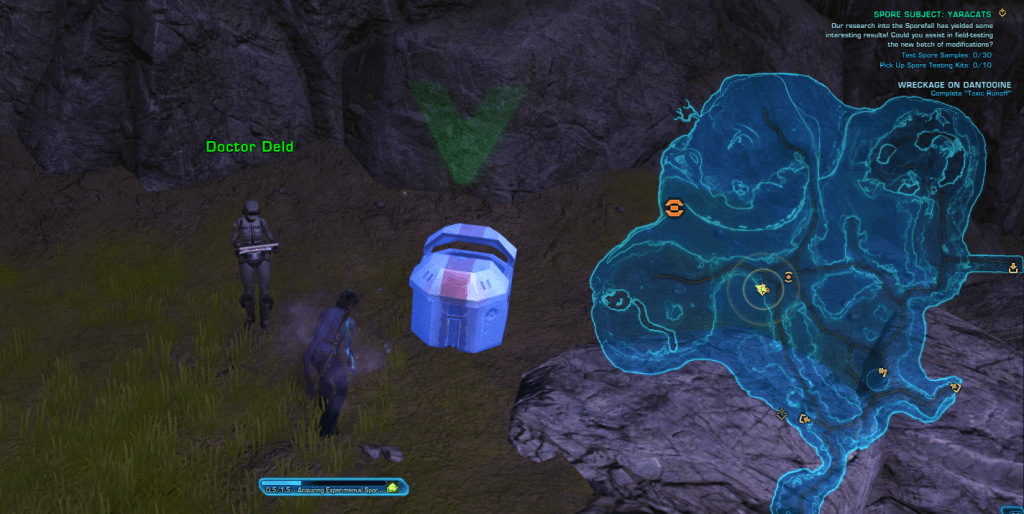1024x514 pixels.
Task: Click the large orange marker on the map's west edge
Action: (x=675, y=207)
